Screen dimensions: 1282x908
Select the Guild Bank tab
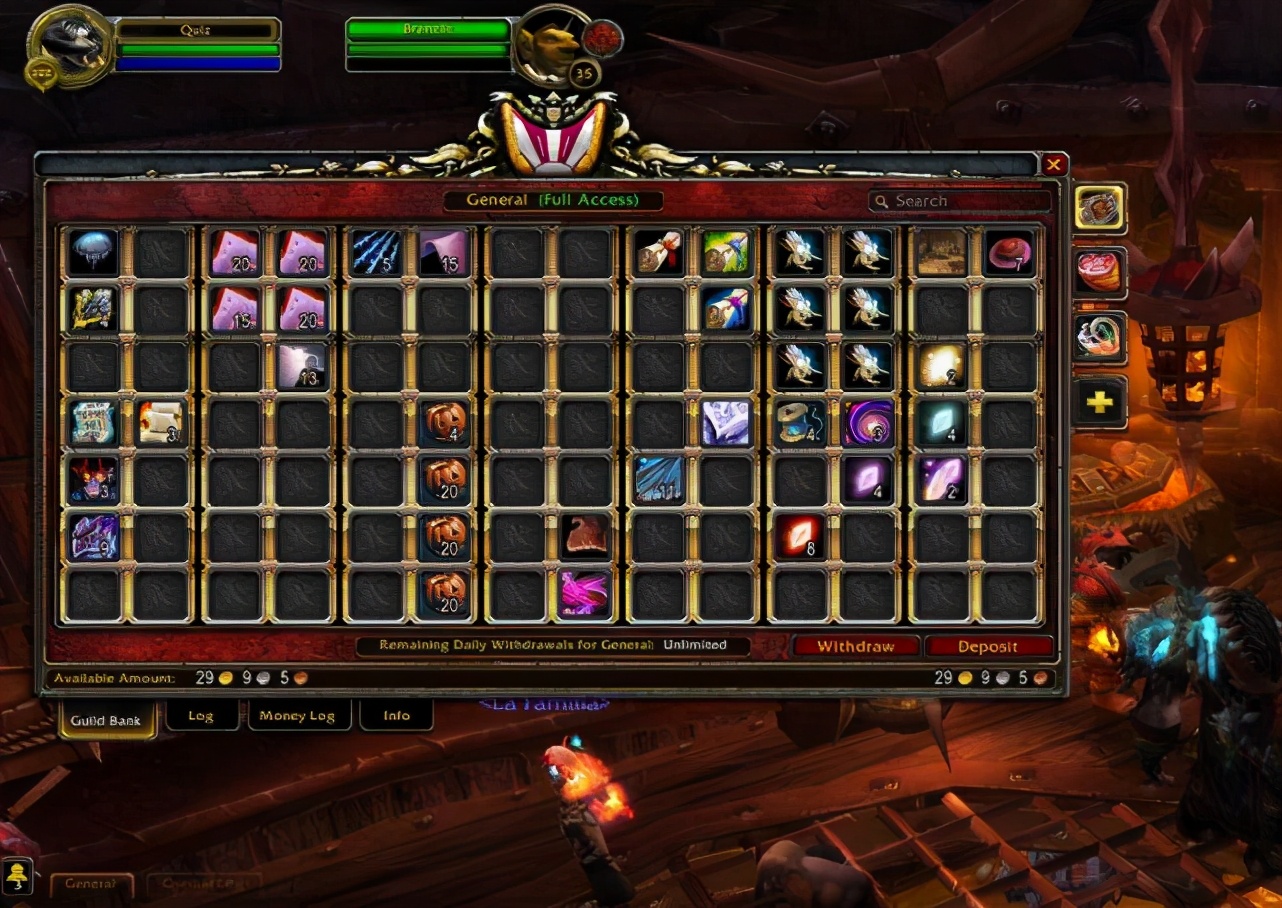point(107,720)
